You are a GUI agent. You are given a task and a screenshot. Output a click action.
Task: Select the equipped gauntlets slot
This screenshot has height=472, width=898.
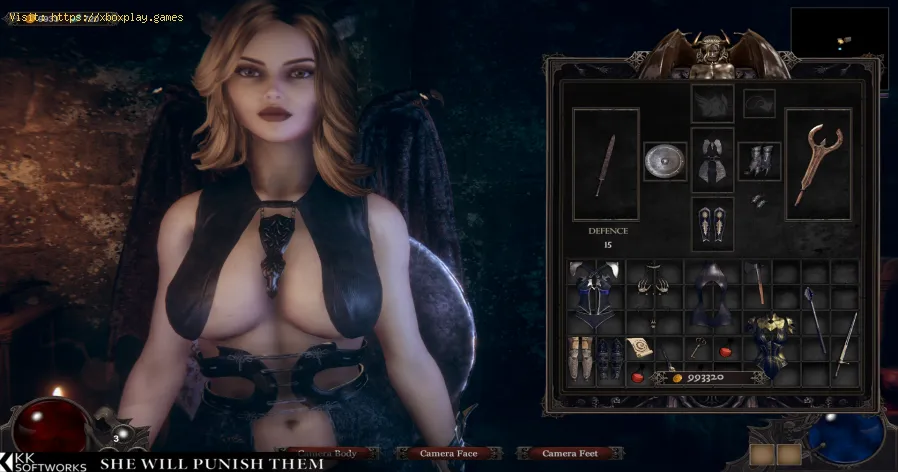click(x=758, y=160)
